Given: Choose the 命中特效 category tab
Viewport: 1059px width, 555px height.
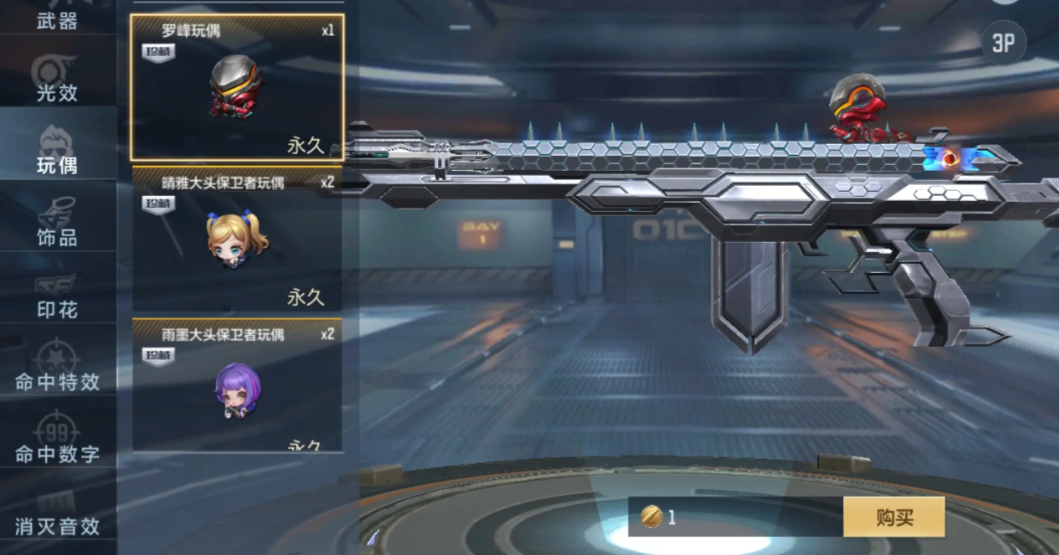Looking at the screenshot, I should pos(57,367).
